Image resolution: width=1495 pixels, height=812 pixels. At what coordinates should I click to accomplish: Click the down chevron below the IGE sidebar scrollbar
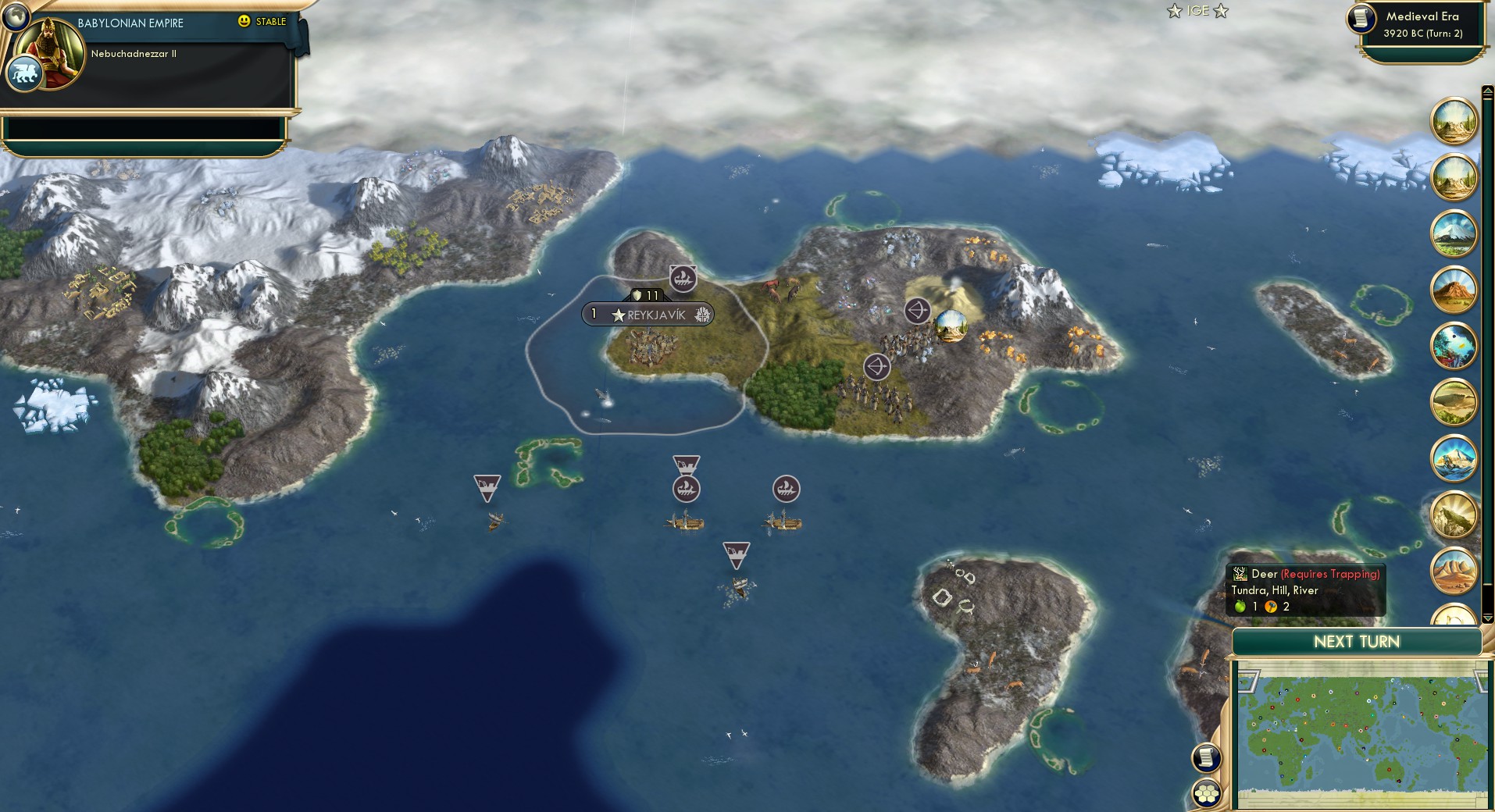[x=1486, y=617]
